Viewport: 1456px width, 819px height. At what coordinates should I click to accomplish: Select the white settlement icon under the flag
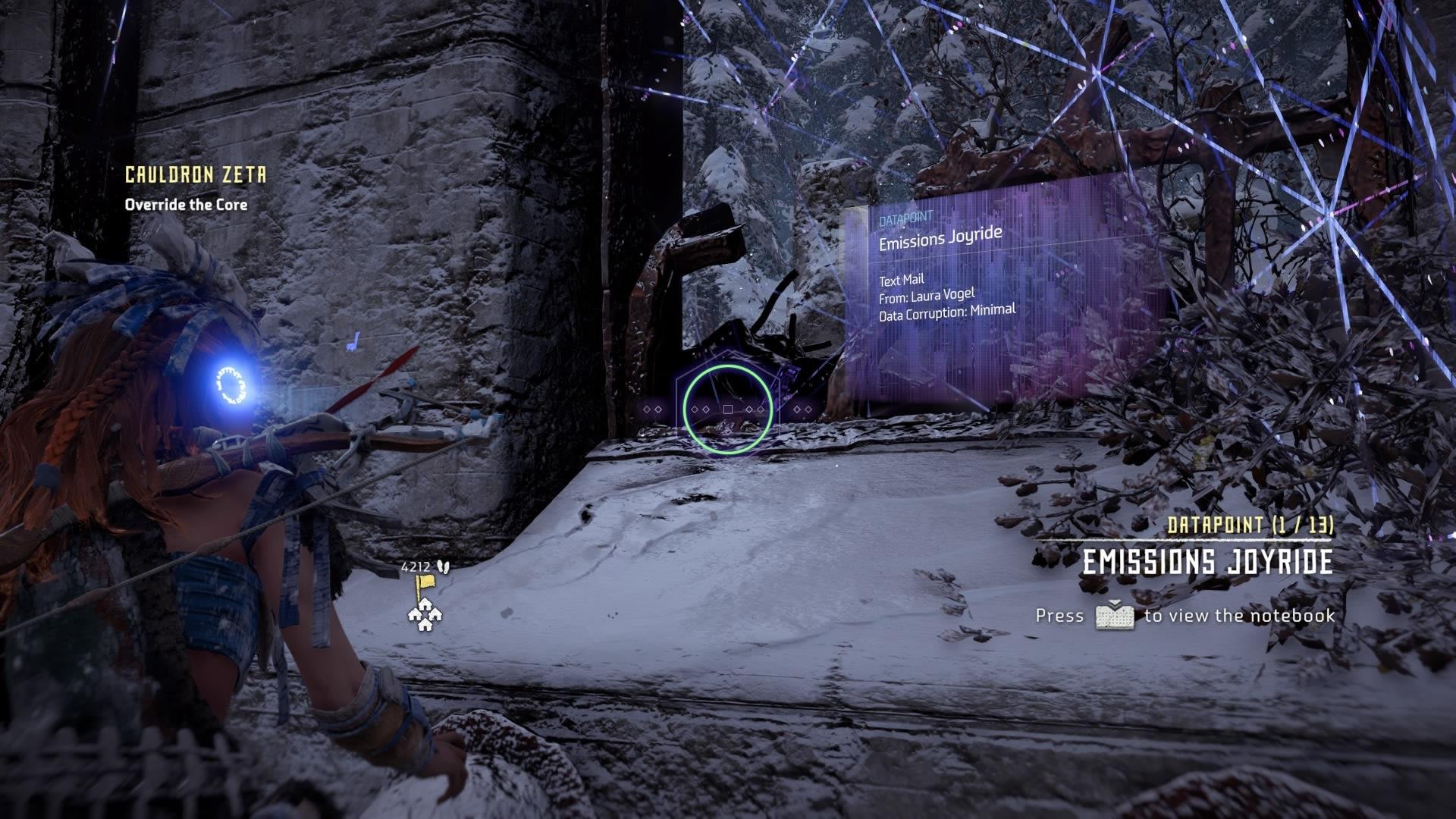point(425,615)
